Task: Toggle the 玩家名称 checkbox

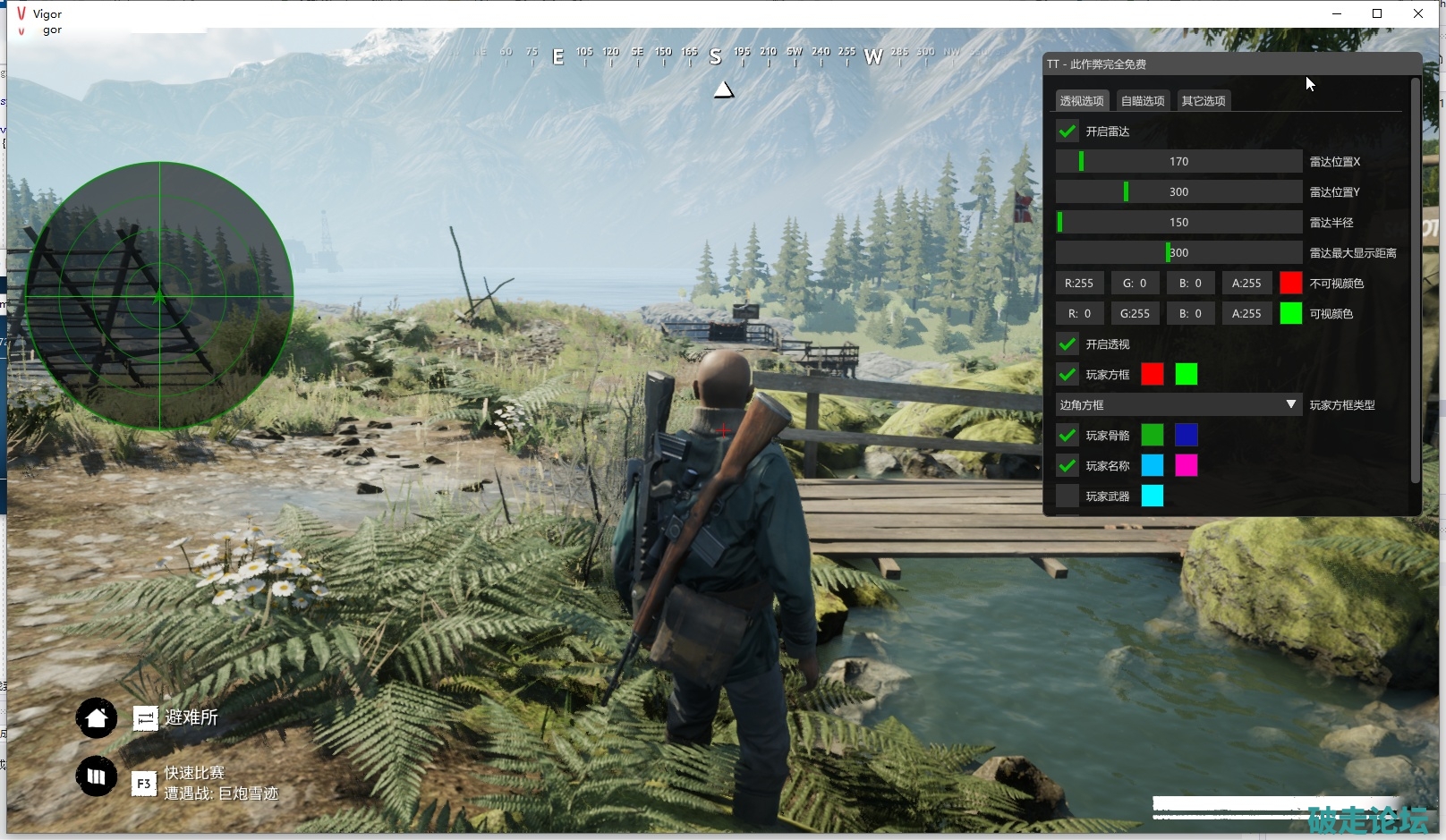Action: 1067,466
